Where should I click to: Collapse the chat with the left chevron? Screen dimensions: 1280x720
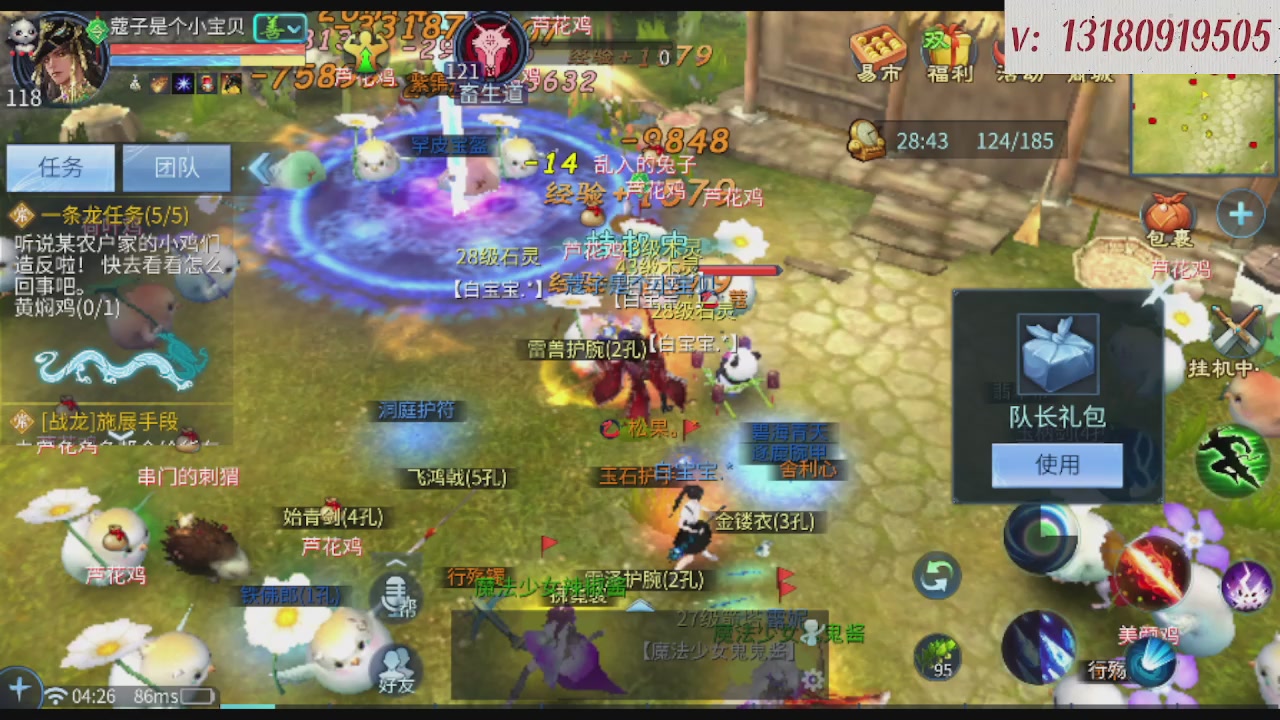point(261,170)
